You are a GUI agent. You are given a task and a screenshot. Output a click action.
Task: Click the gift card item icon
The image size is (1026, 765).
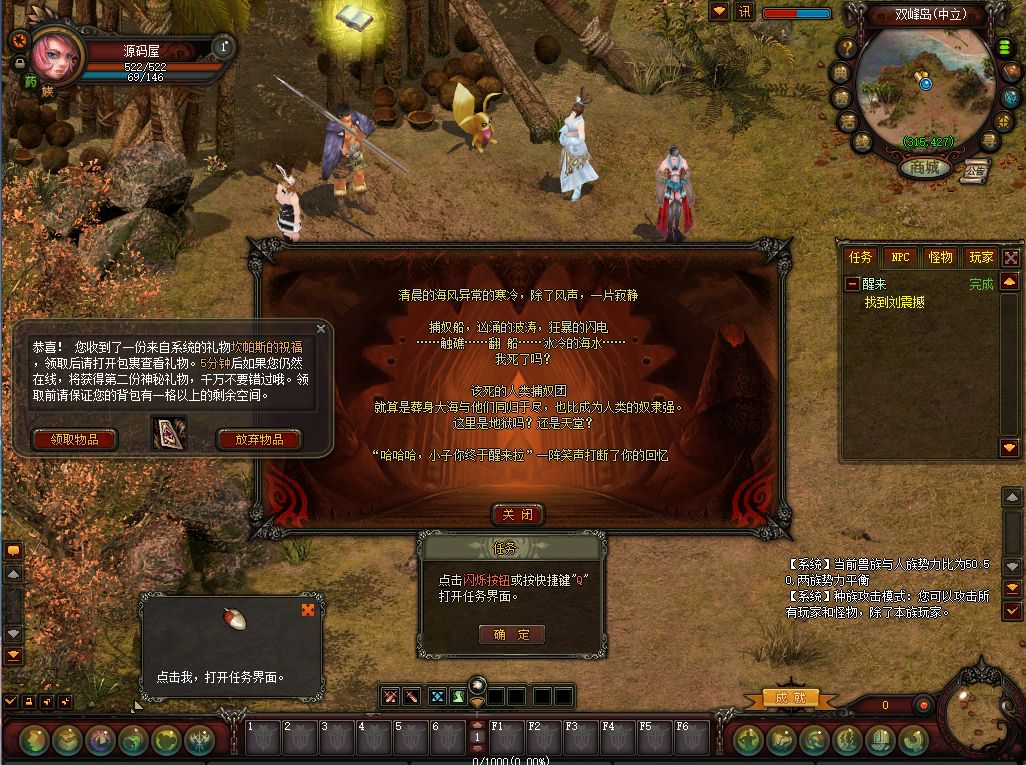pyautogui.click(x=168, y=433)
